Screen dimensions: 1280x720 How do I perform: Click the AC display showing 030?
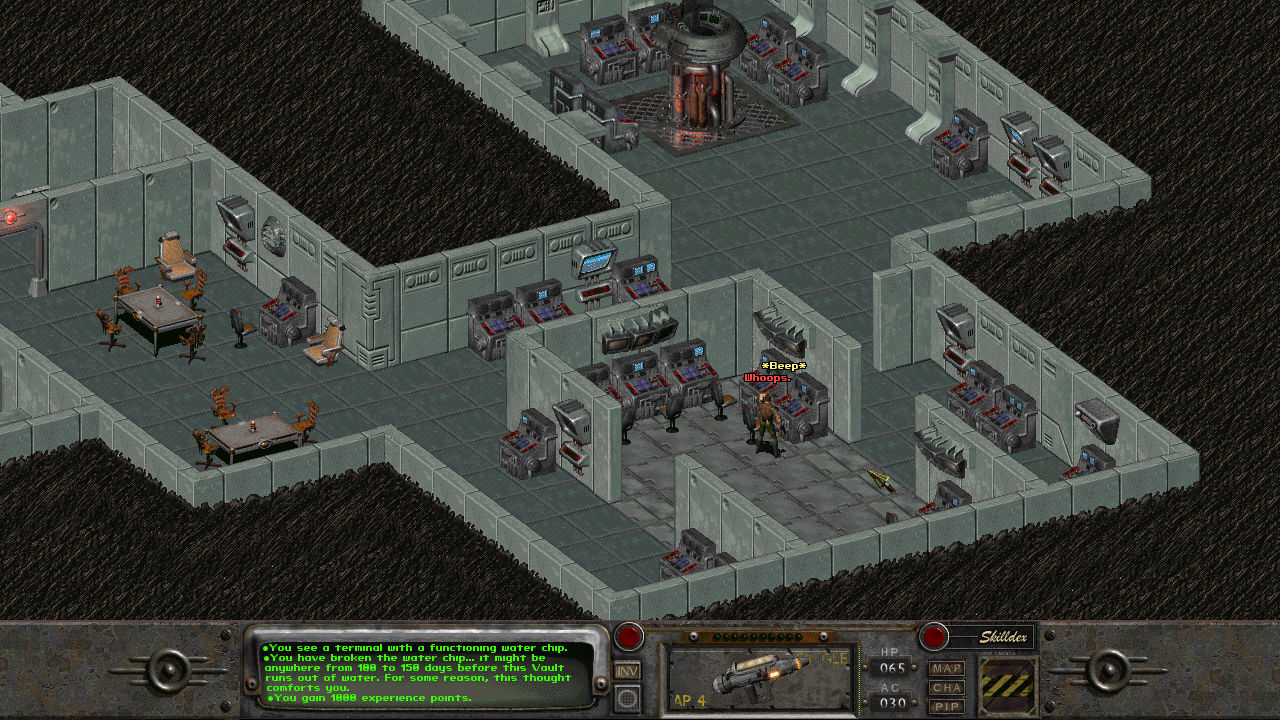tap(891, 700)
